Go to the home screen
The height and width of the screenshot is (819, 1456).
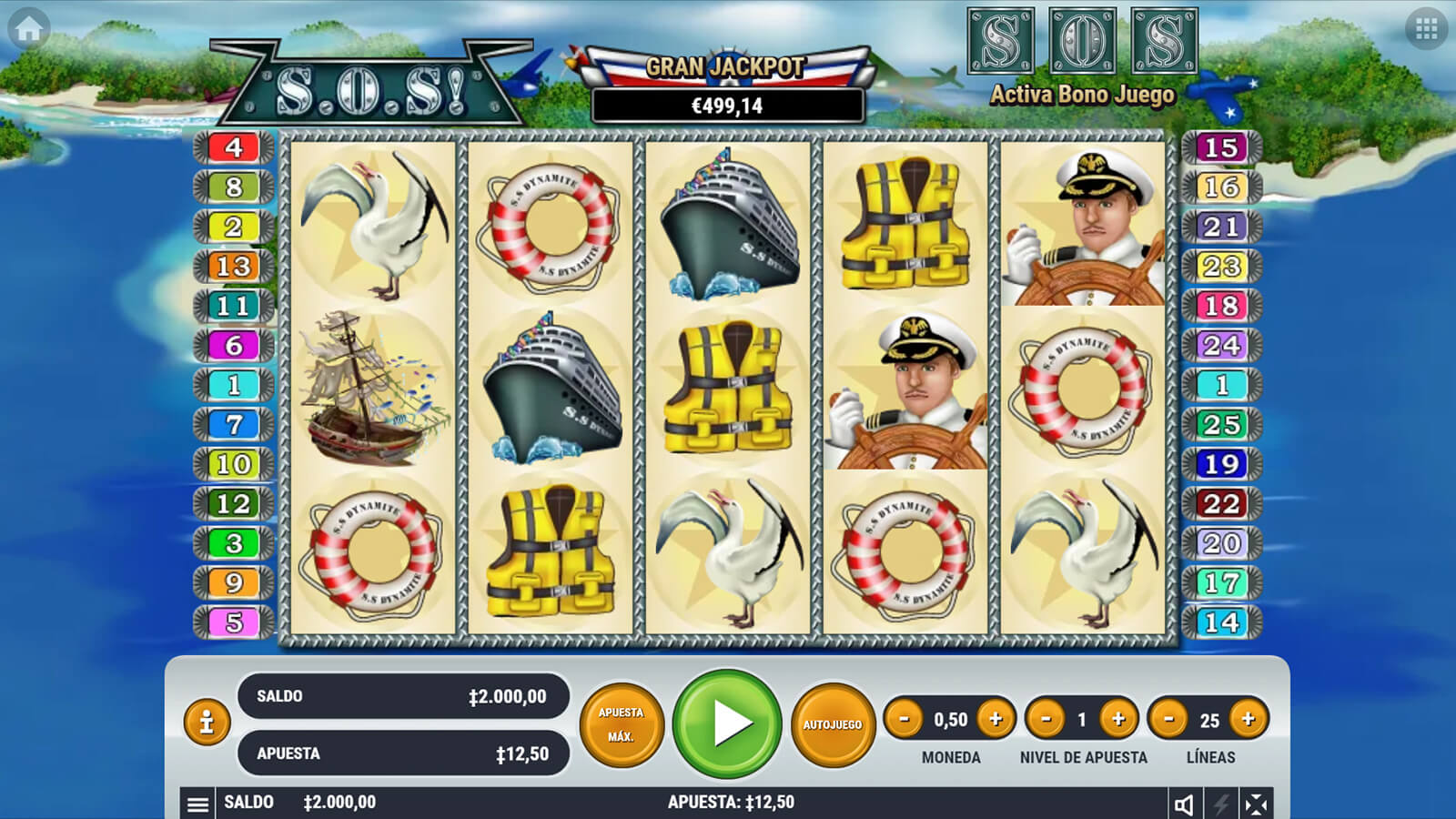(29, 29)
